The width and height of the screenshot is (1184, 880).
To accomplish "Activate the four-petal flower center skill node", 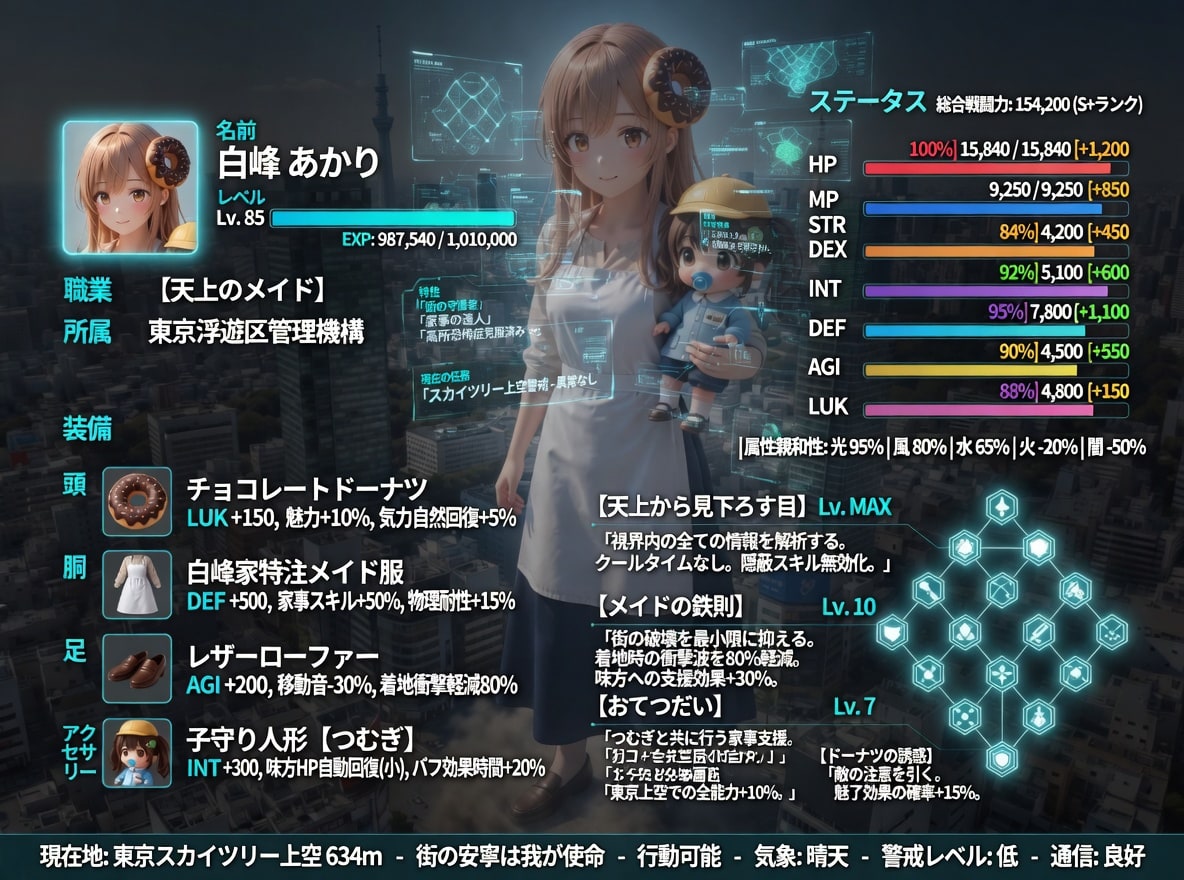I will coord(1000,672).
